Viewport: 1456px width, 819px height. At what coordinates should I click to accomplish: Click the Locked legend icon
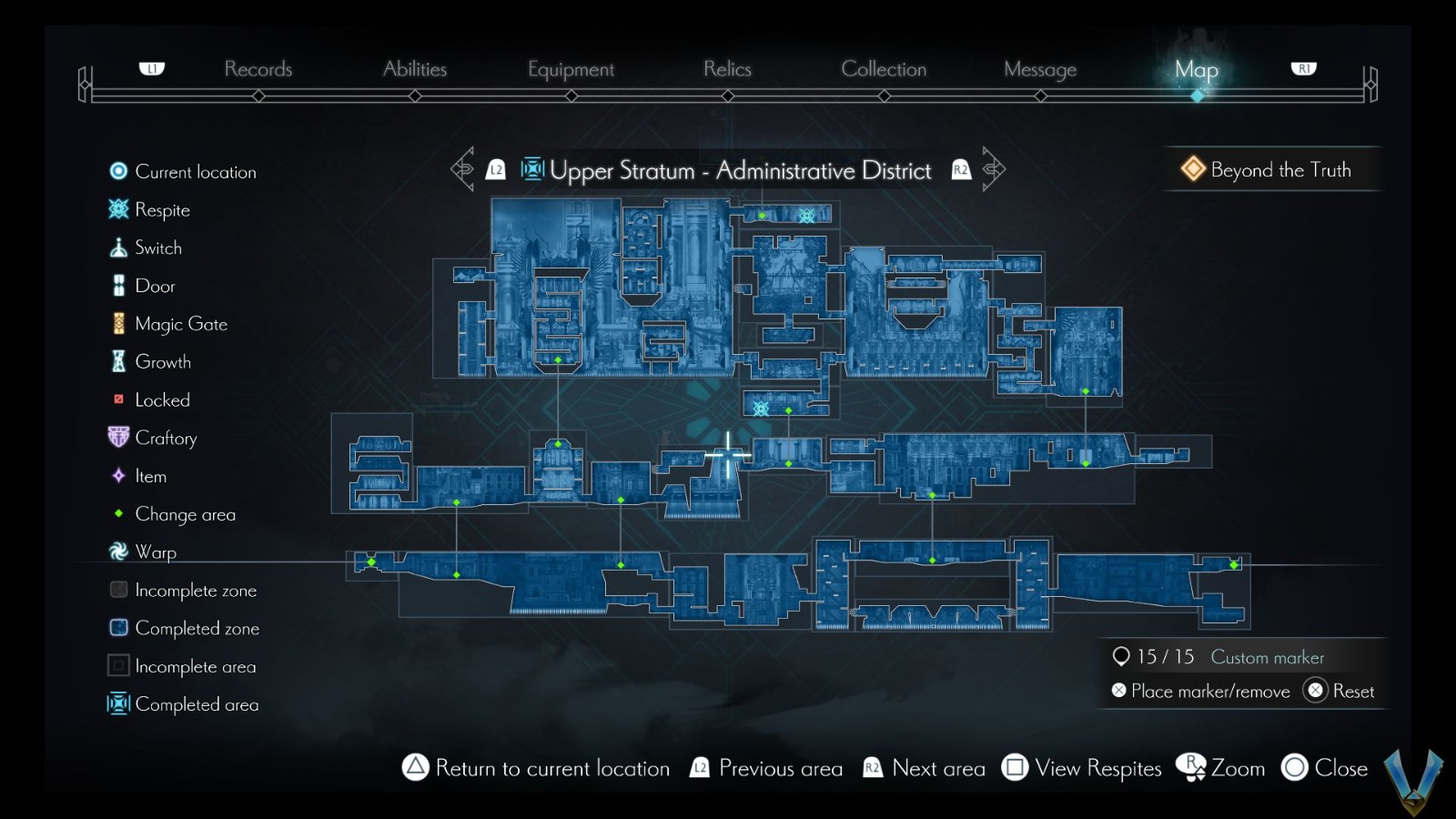coord(118,399)
